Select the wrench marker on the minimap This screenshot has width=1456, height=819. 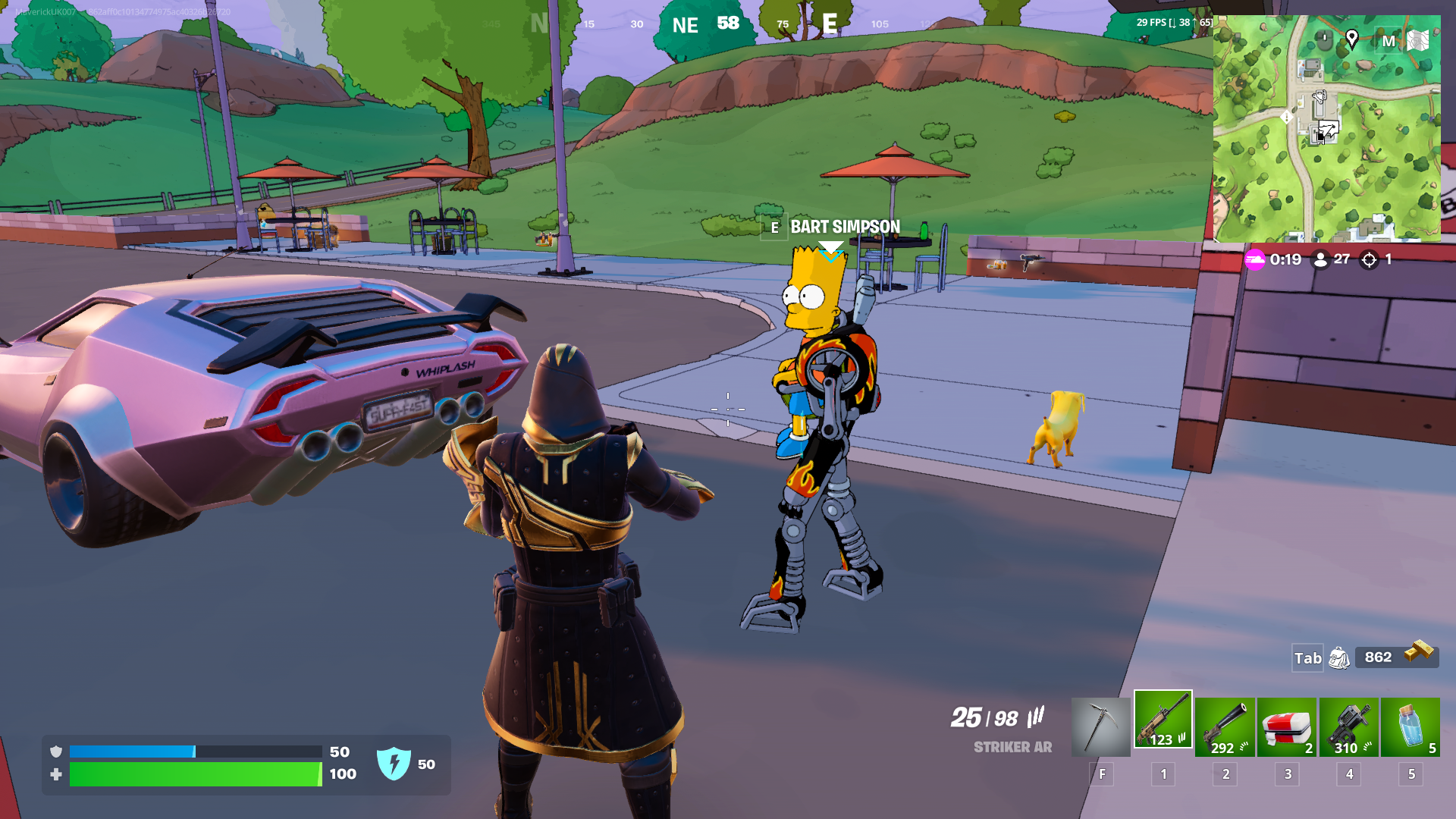[1319, 97]
